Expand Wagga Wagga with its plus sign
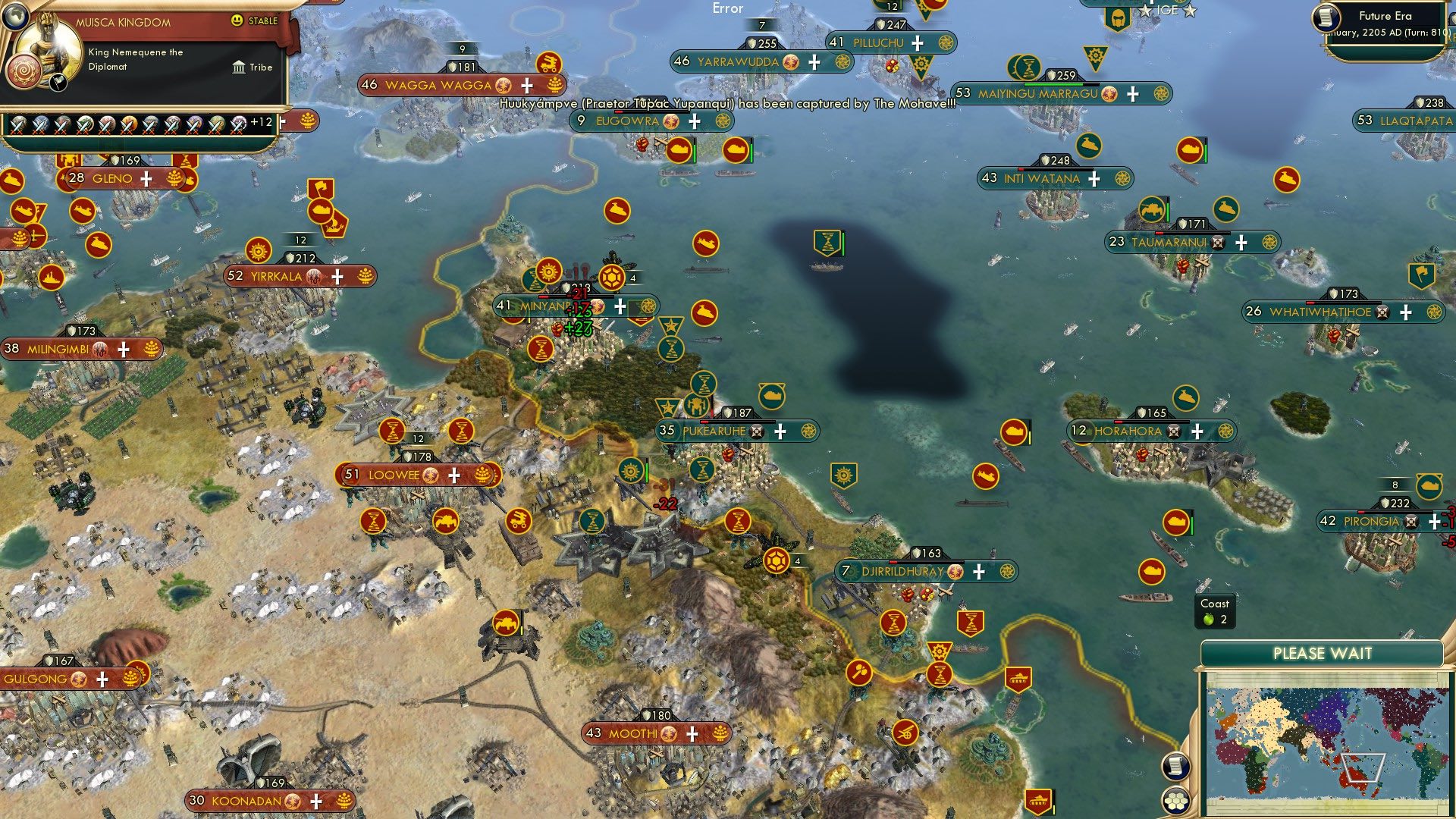 click(526, 85)
